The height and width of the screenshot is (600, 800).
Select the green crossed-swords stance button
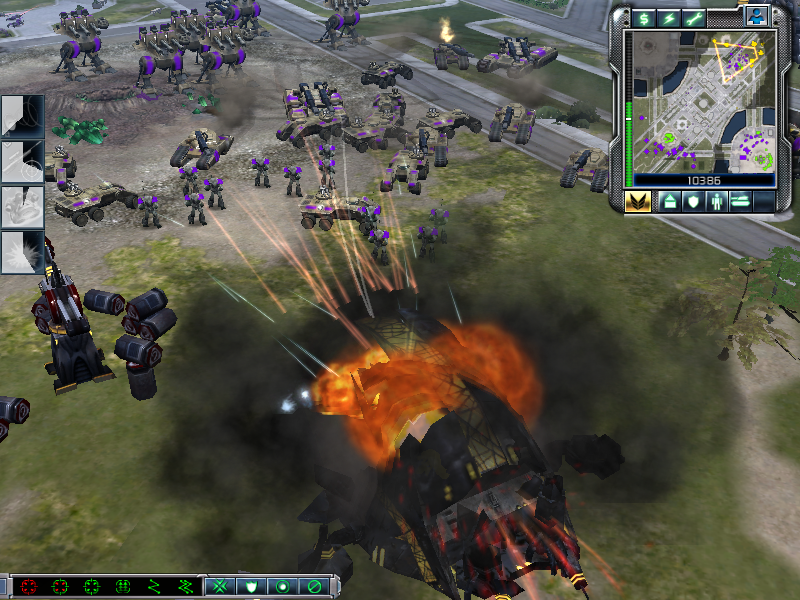tap(221, 586)
